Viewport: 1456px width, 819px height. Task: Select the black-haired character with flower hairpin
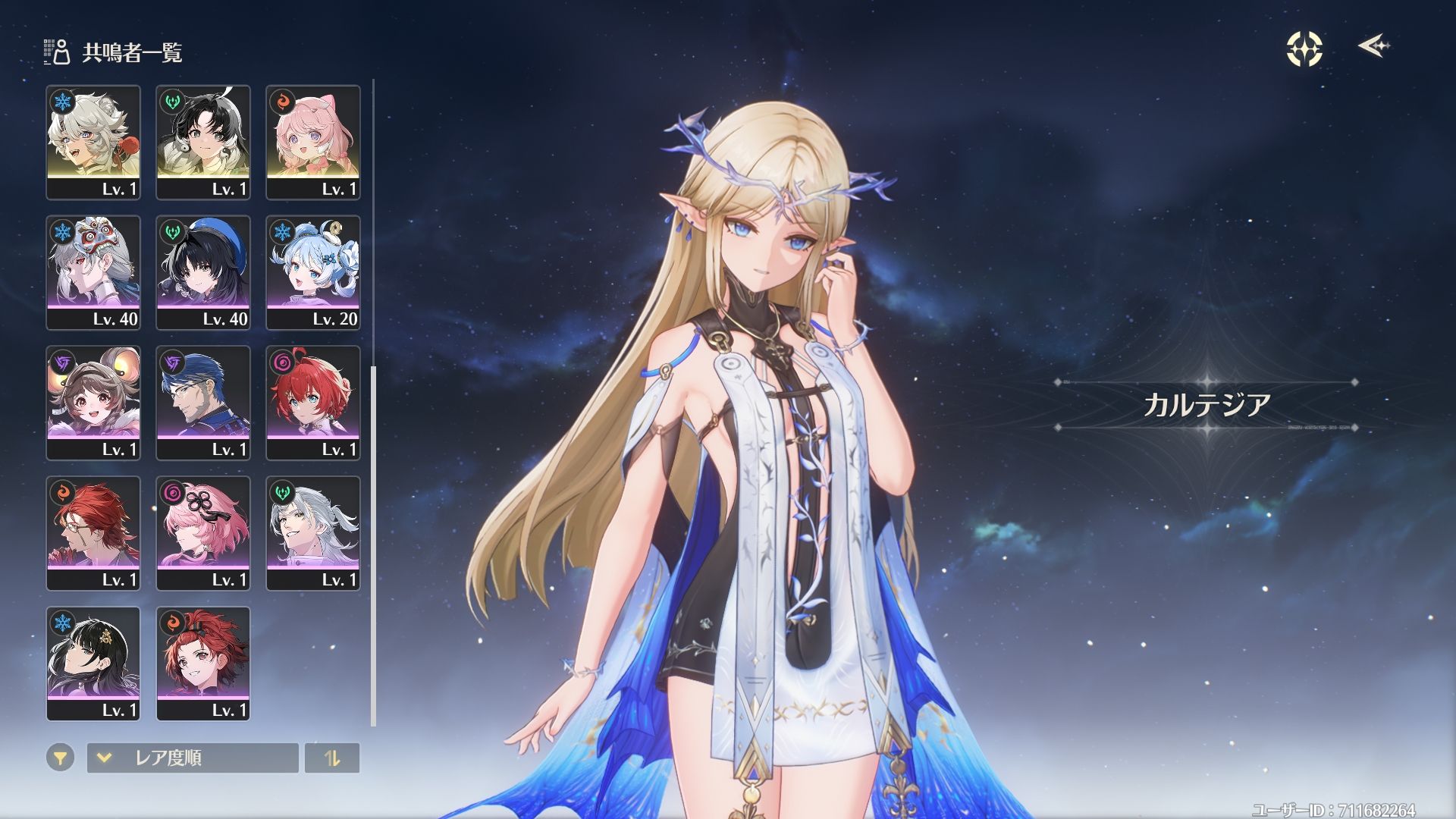pos(93,664)
